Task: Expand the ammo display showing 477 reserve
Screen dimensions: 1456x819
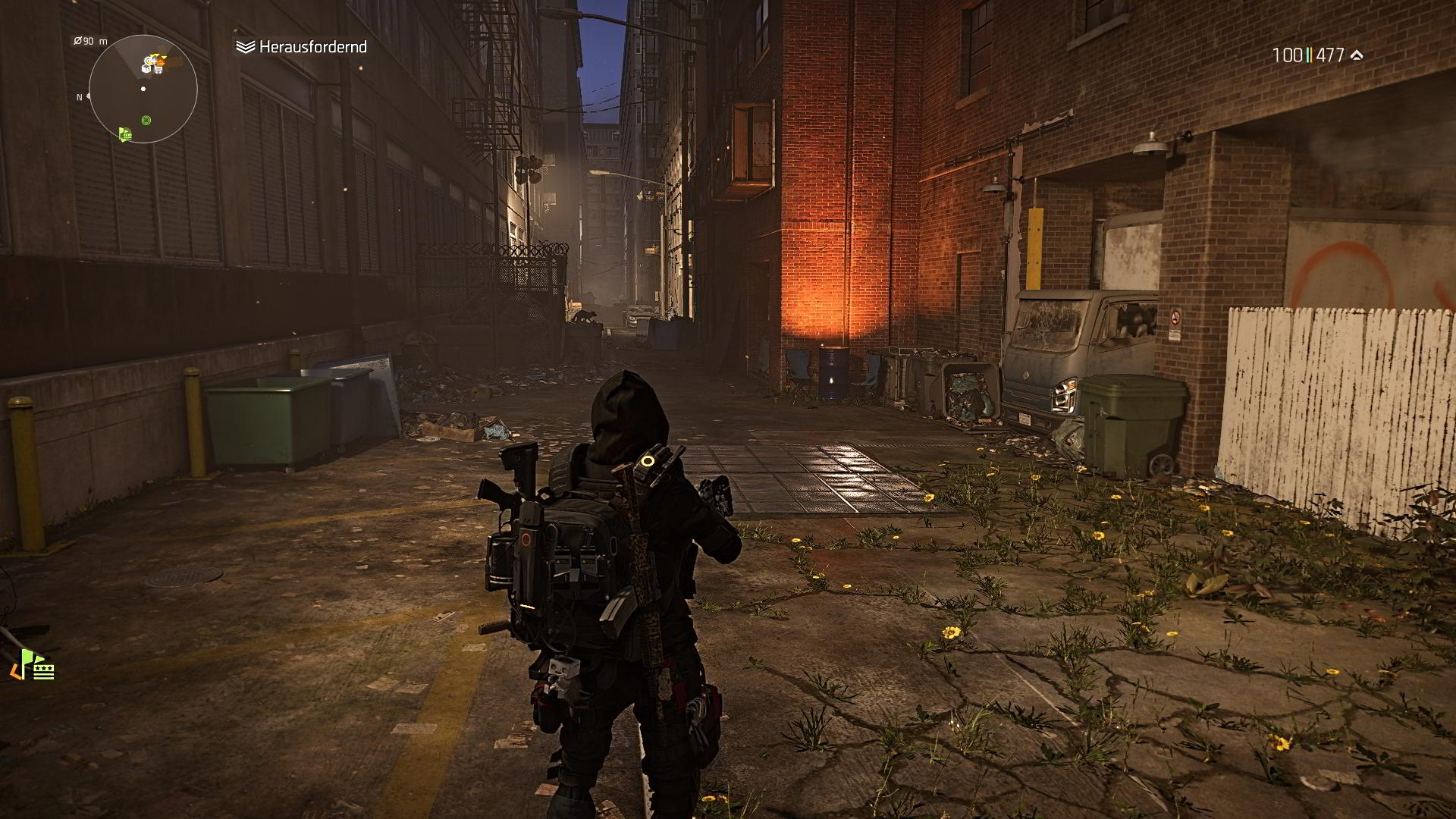Action: click(x=1332, y=55)
